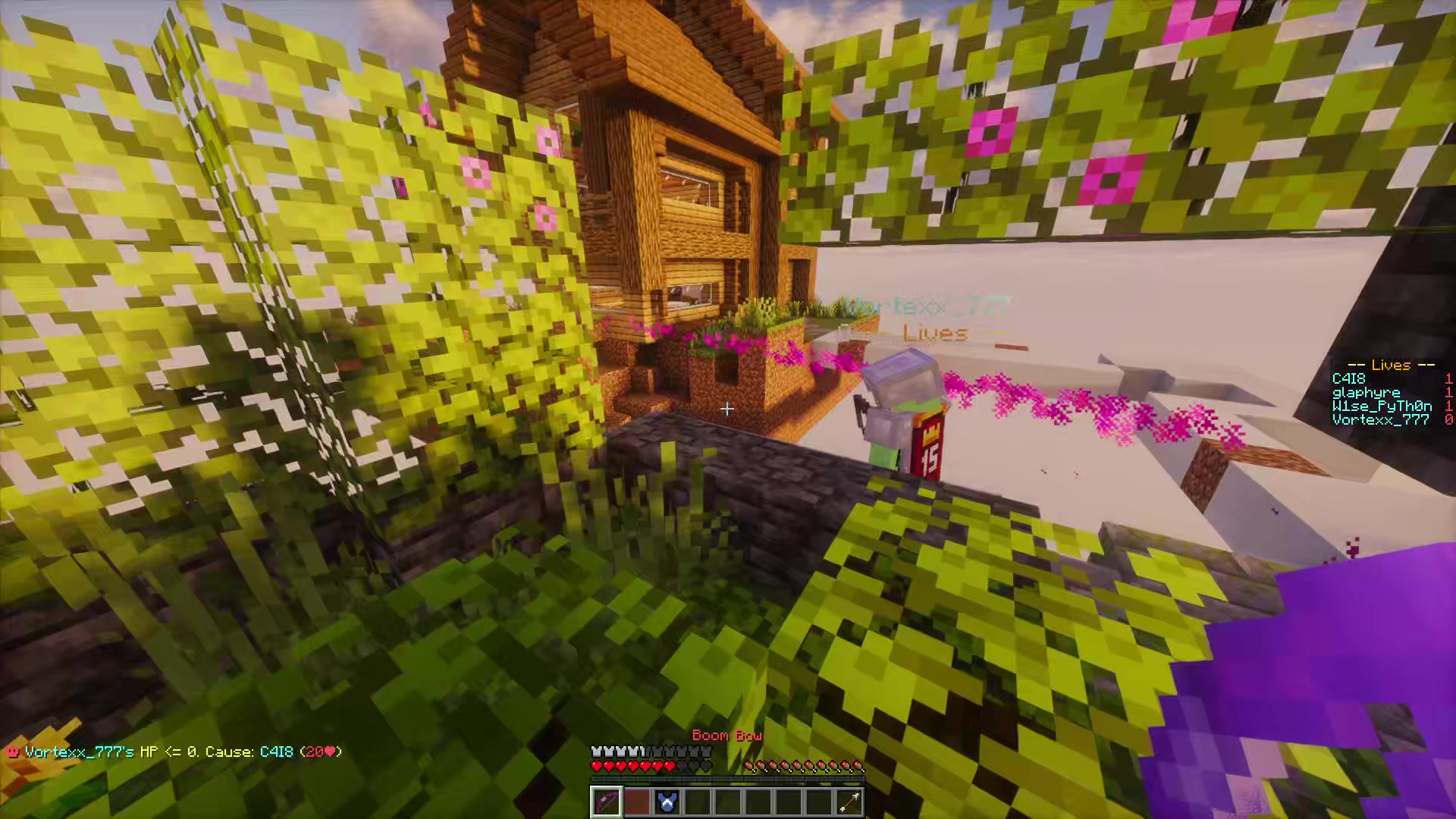Select the Boom Bow in hotbar slot one
1456x819 pixels.
[x=605, y=800]
